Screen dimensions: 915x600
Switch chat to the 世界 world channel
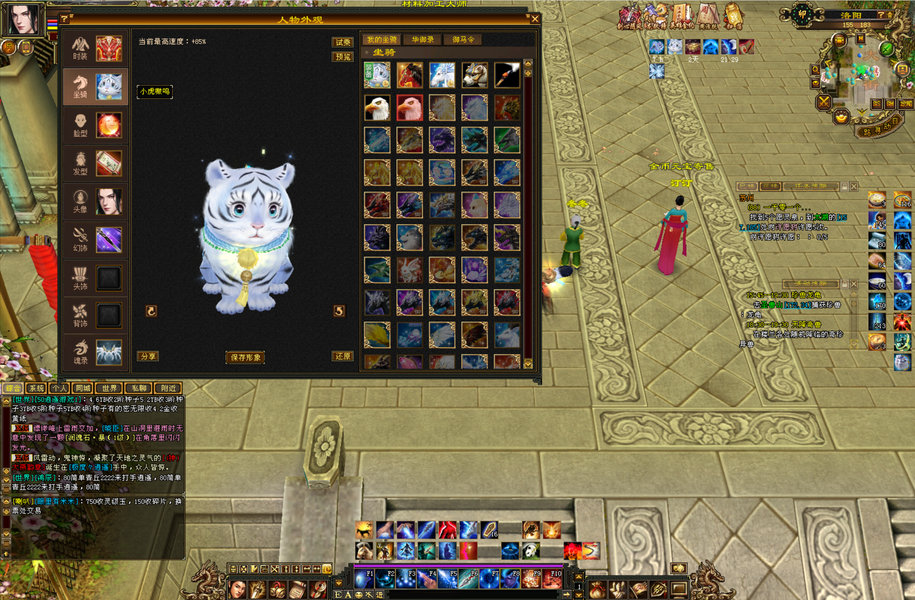pyautogui.click(x=110, y=387)
